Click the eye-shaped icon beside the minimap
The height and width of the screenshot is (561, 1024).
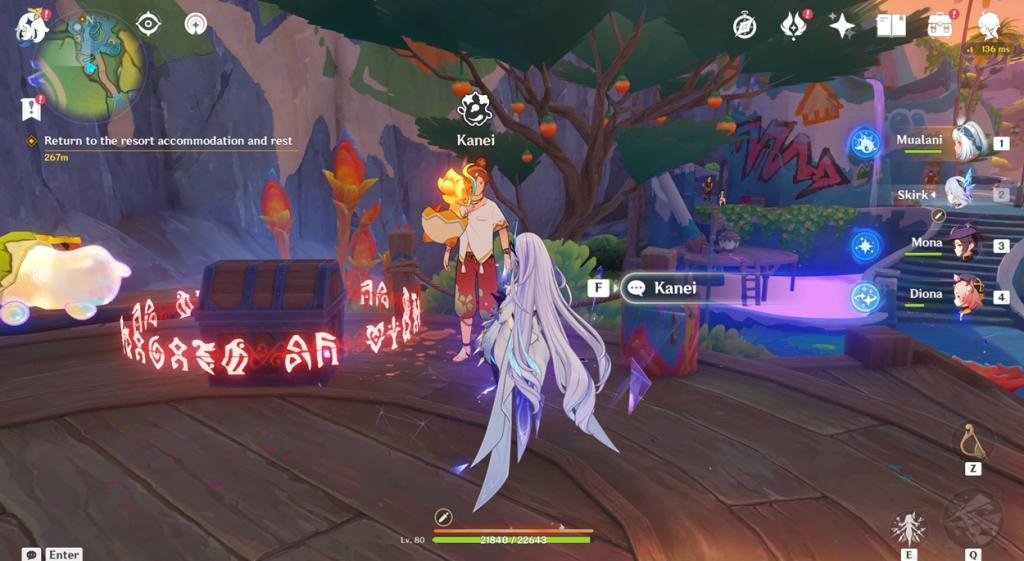(x=148, y=24)
